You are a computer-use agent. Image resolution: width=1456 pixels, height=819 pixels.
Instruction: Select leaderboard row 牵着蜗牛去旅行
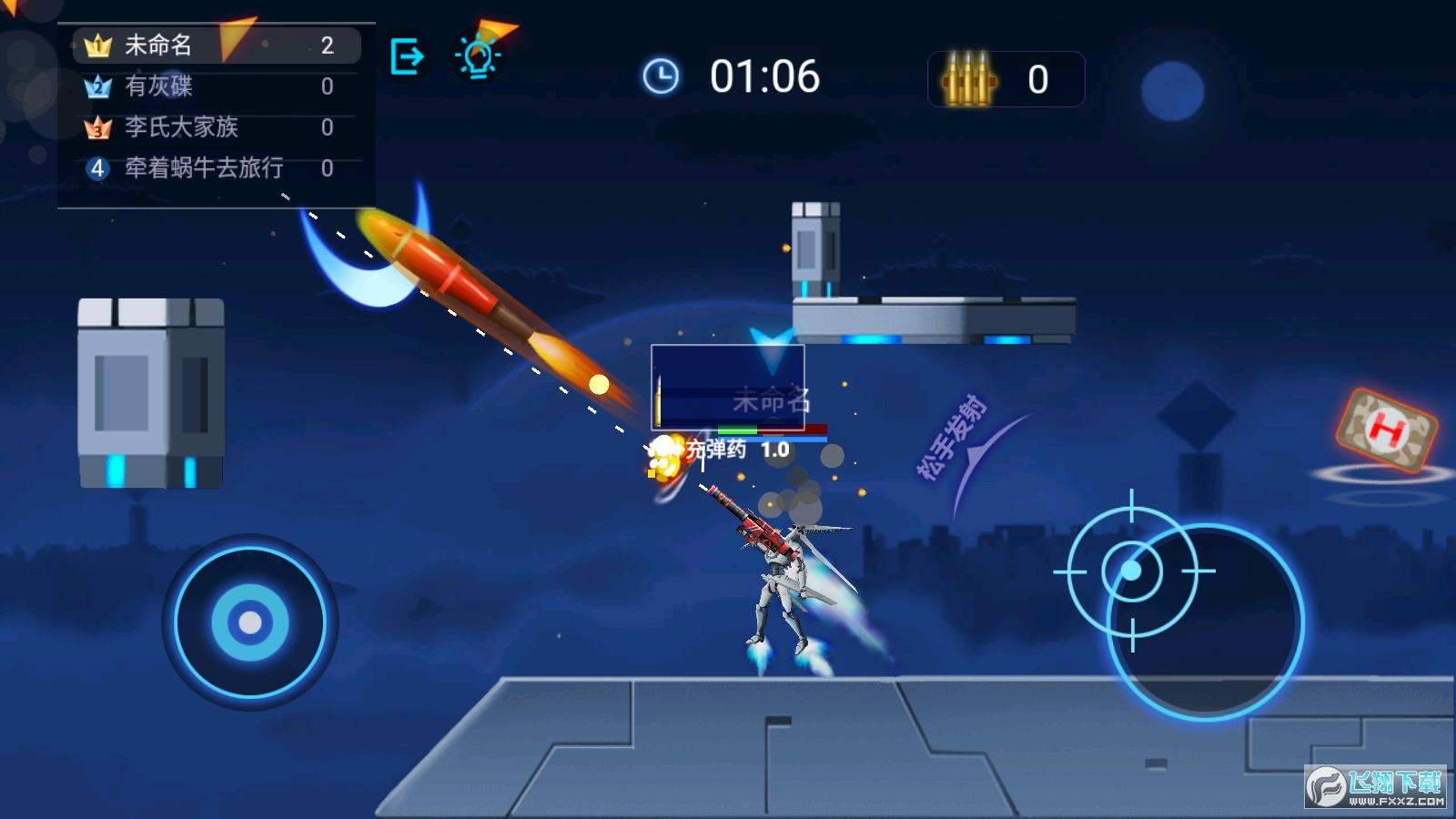(x=217, y=168)
